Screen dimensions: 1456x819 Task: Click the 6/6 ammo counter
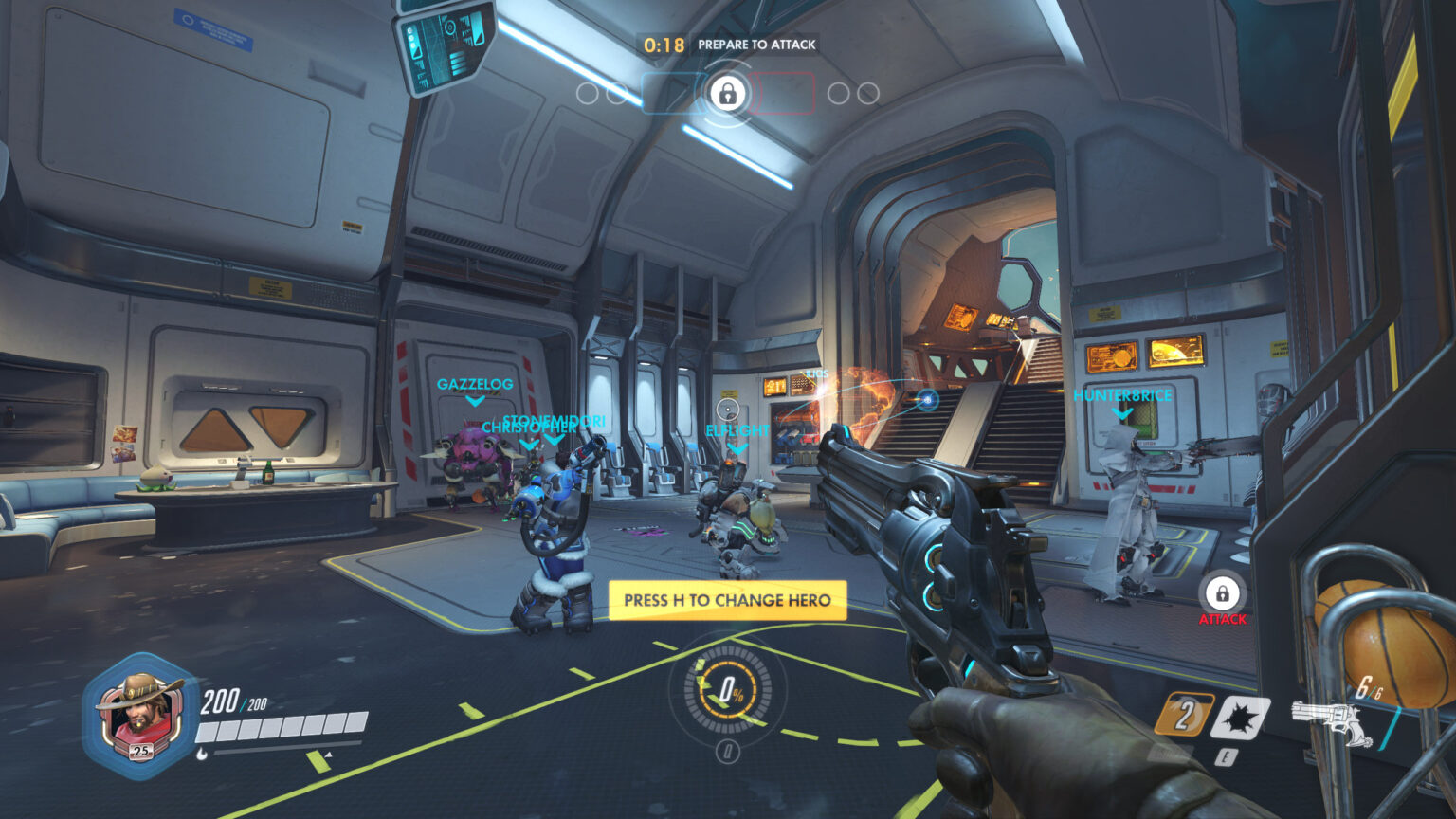tap(1369, 686)
